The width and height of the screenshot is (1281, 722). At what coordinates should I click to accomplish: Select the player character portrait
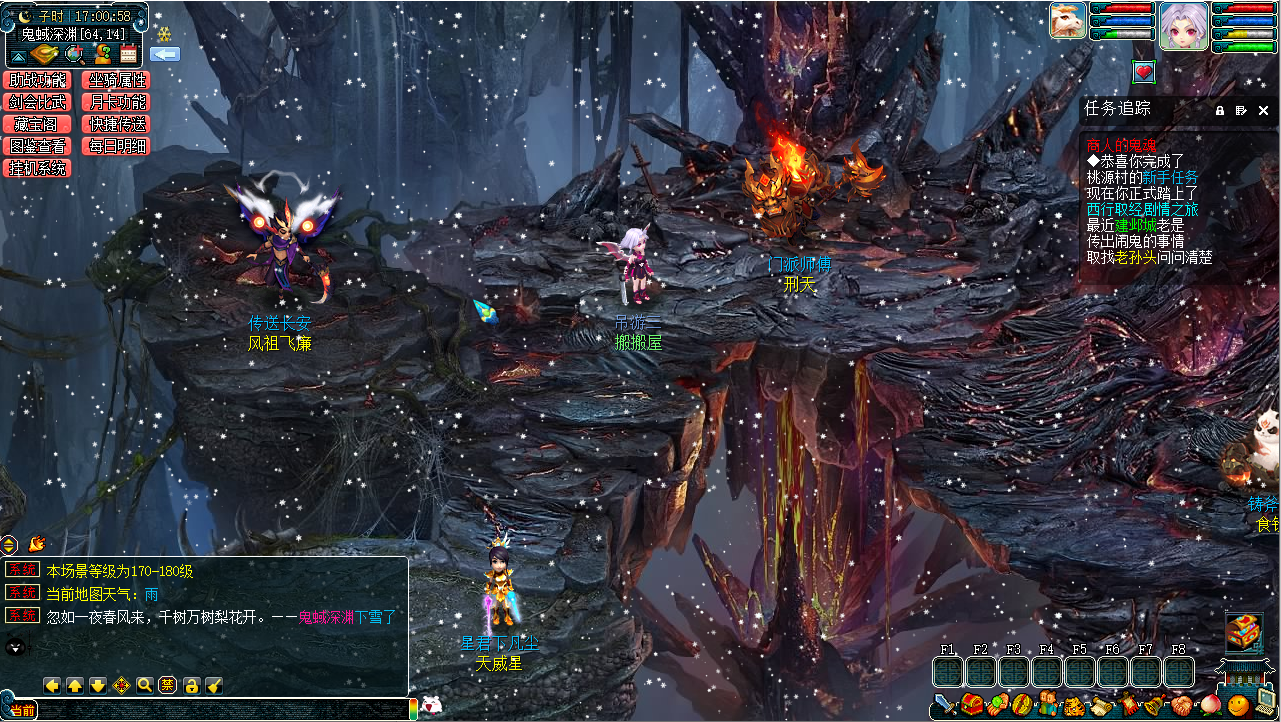pos(1183,21)
